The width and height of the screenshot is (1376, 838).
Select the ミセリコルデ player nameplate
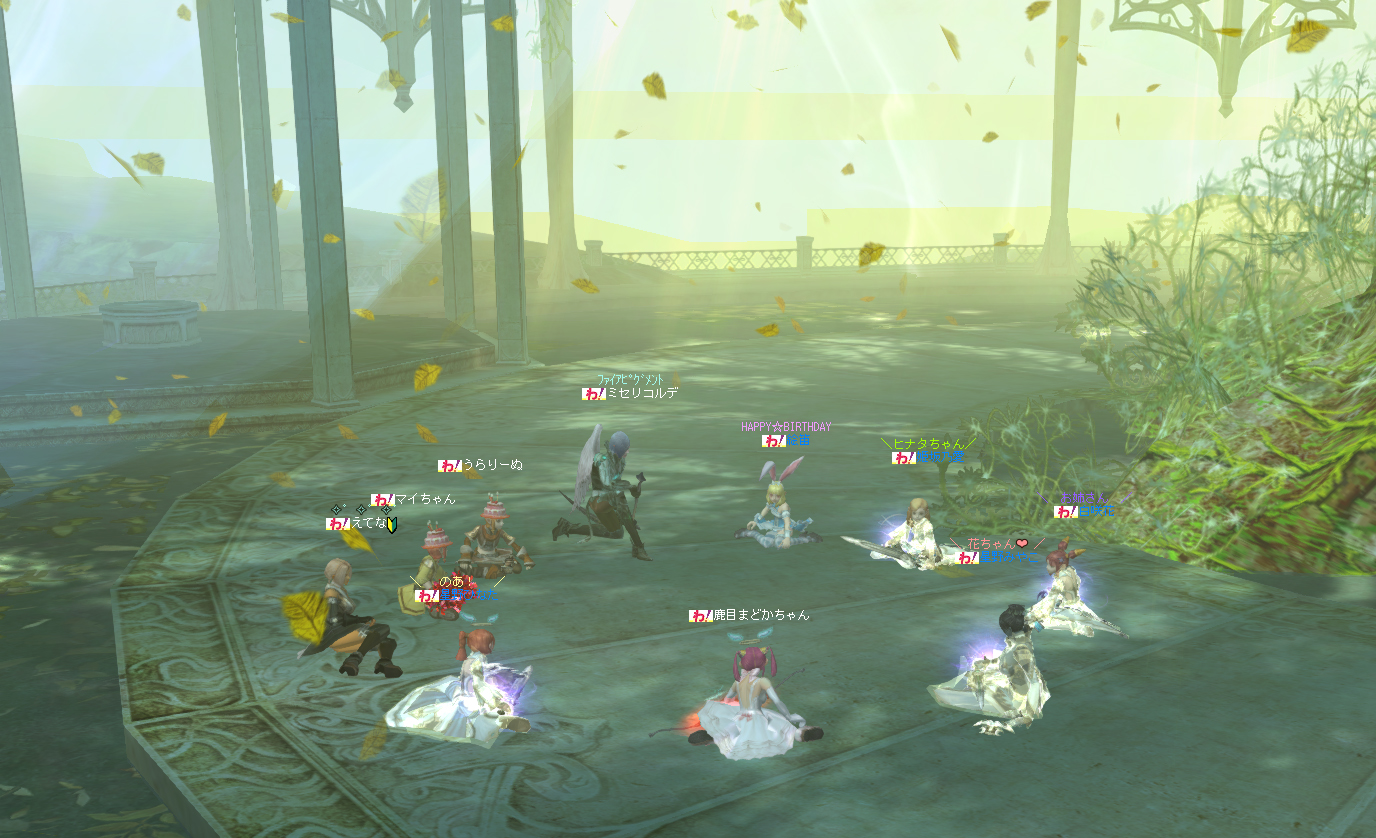[642, 394]
